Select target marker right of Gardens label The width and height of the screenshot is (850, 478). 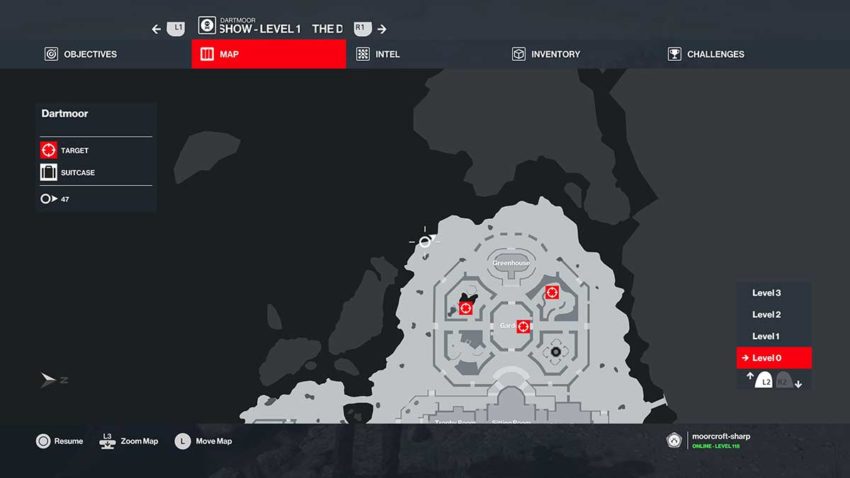point(523,326)
